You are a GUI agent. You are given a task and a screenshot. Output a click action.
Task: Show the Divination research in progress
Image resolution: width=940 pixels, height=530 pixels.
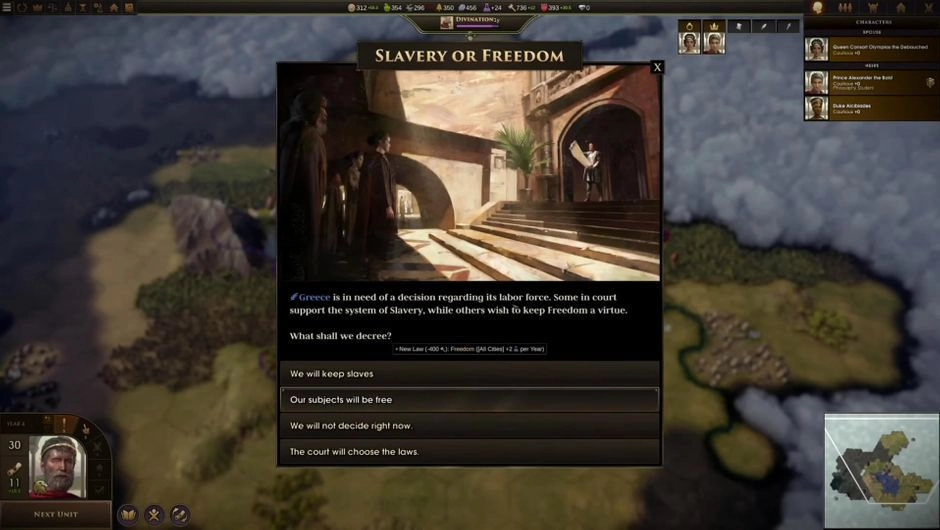click(470, 21)
